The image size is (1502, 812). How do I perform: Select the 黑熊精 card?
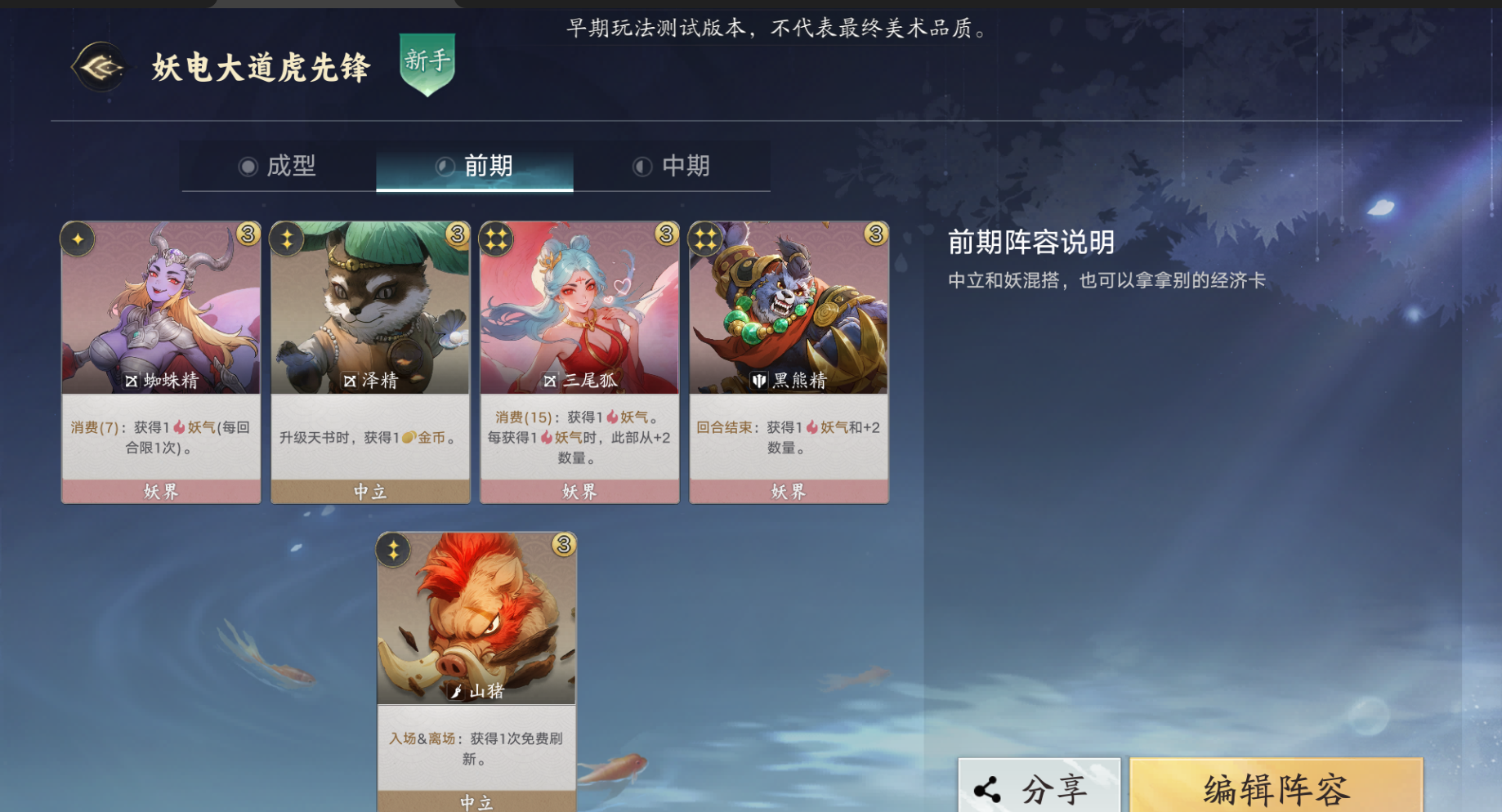click(x=788, y=327)
